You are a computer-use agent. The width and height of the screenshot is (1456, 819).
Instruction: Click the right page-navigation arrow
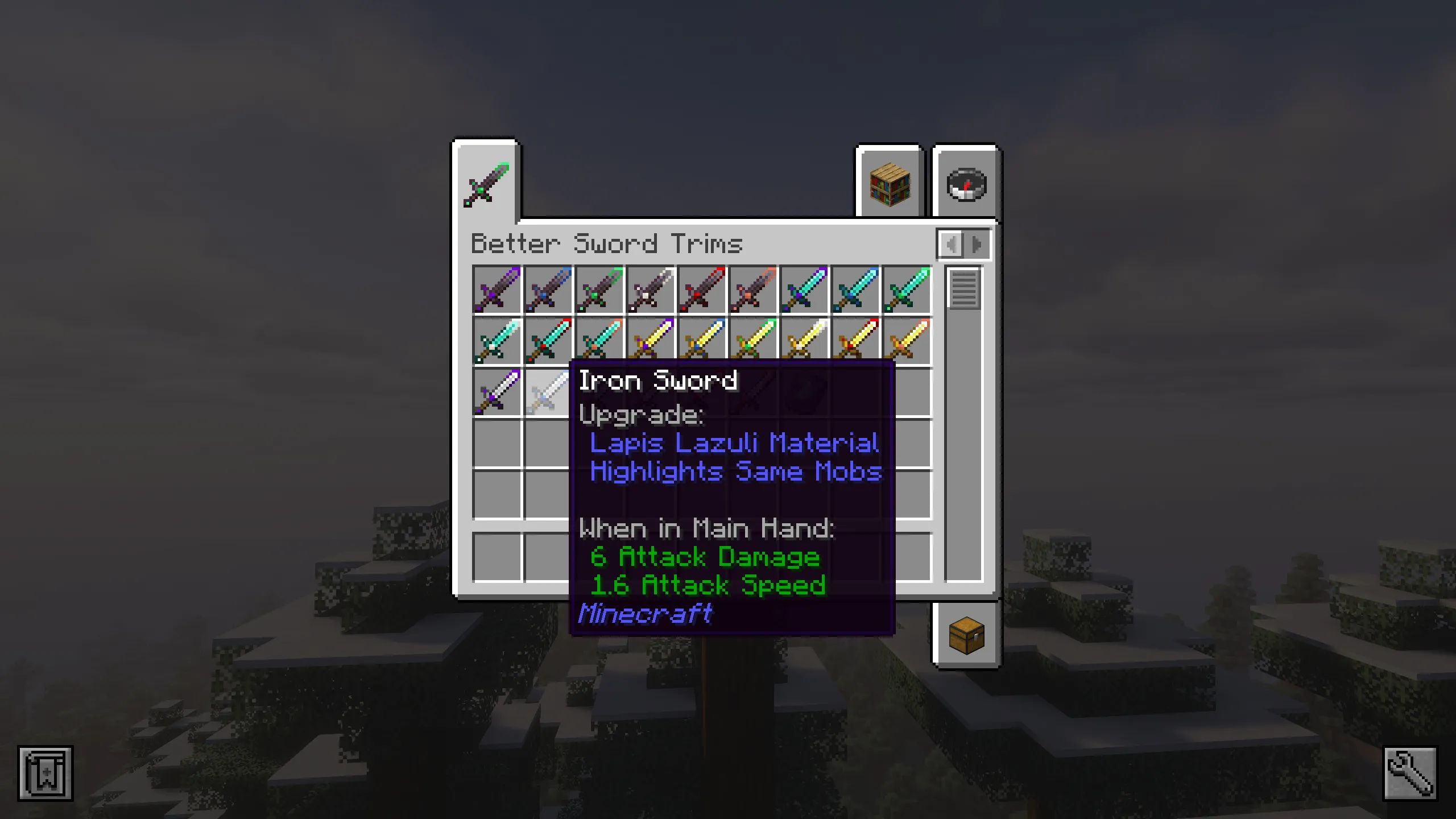click(977, 245)
